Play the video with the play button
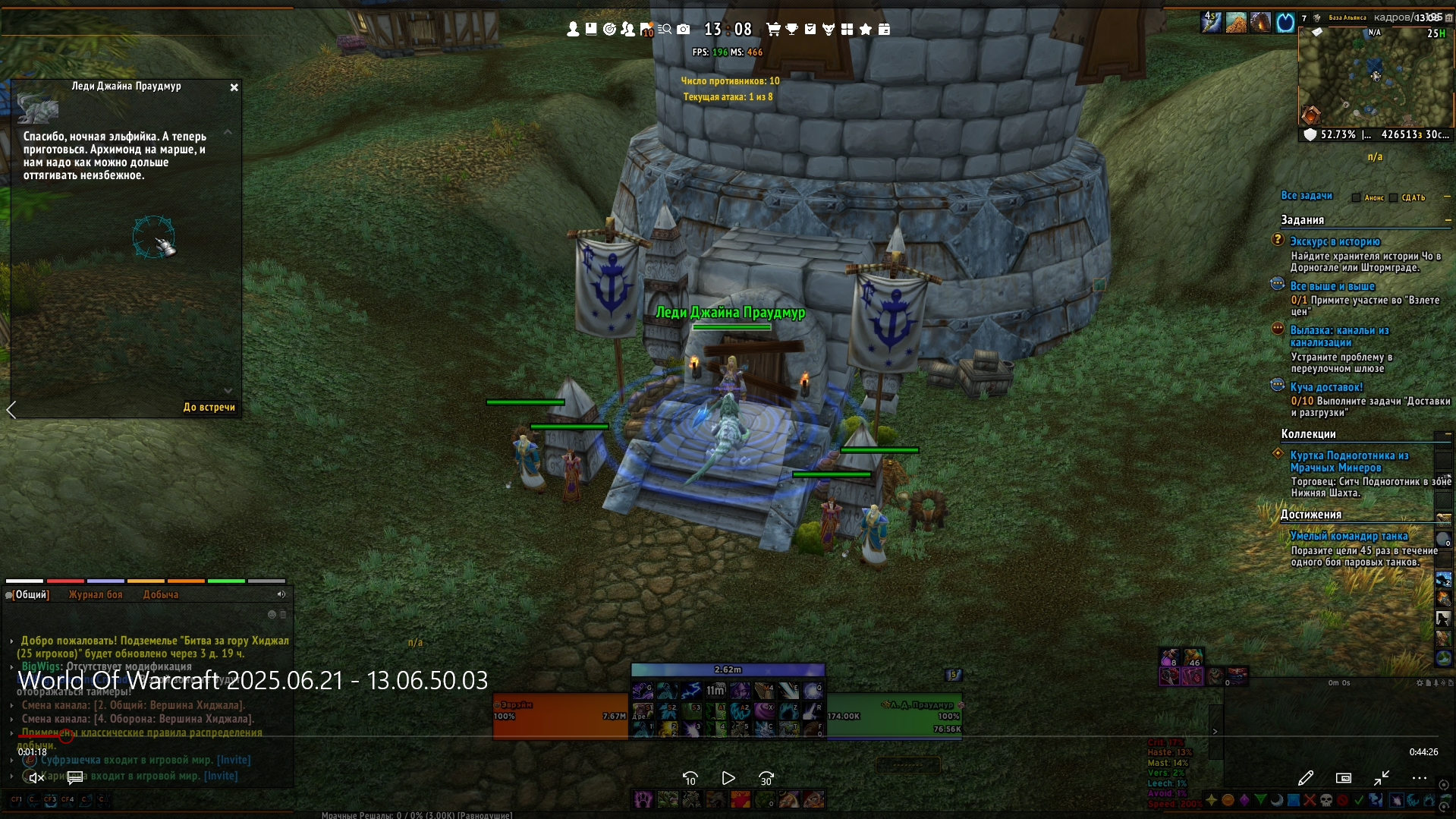1456x819 pixels. tap(728, 778)
